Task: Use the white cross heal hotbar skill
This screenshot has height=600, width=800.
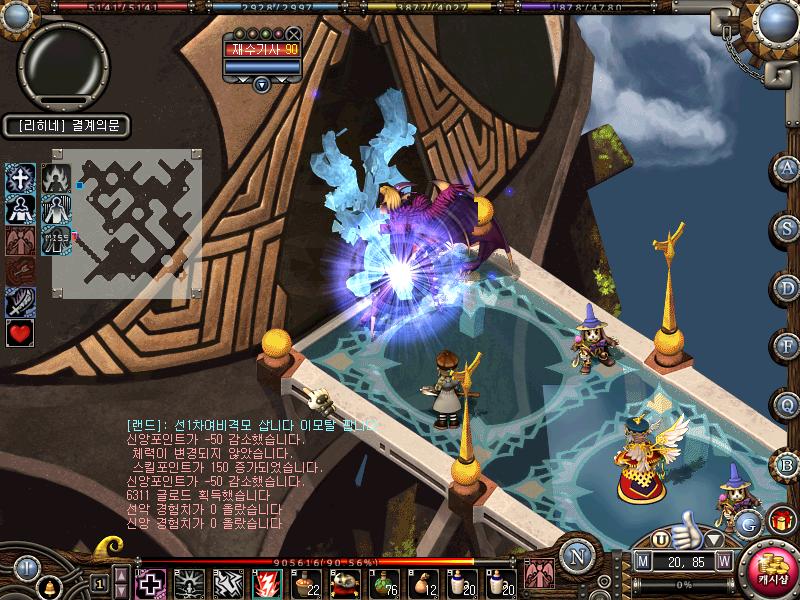Action: [x=150, y=582]
